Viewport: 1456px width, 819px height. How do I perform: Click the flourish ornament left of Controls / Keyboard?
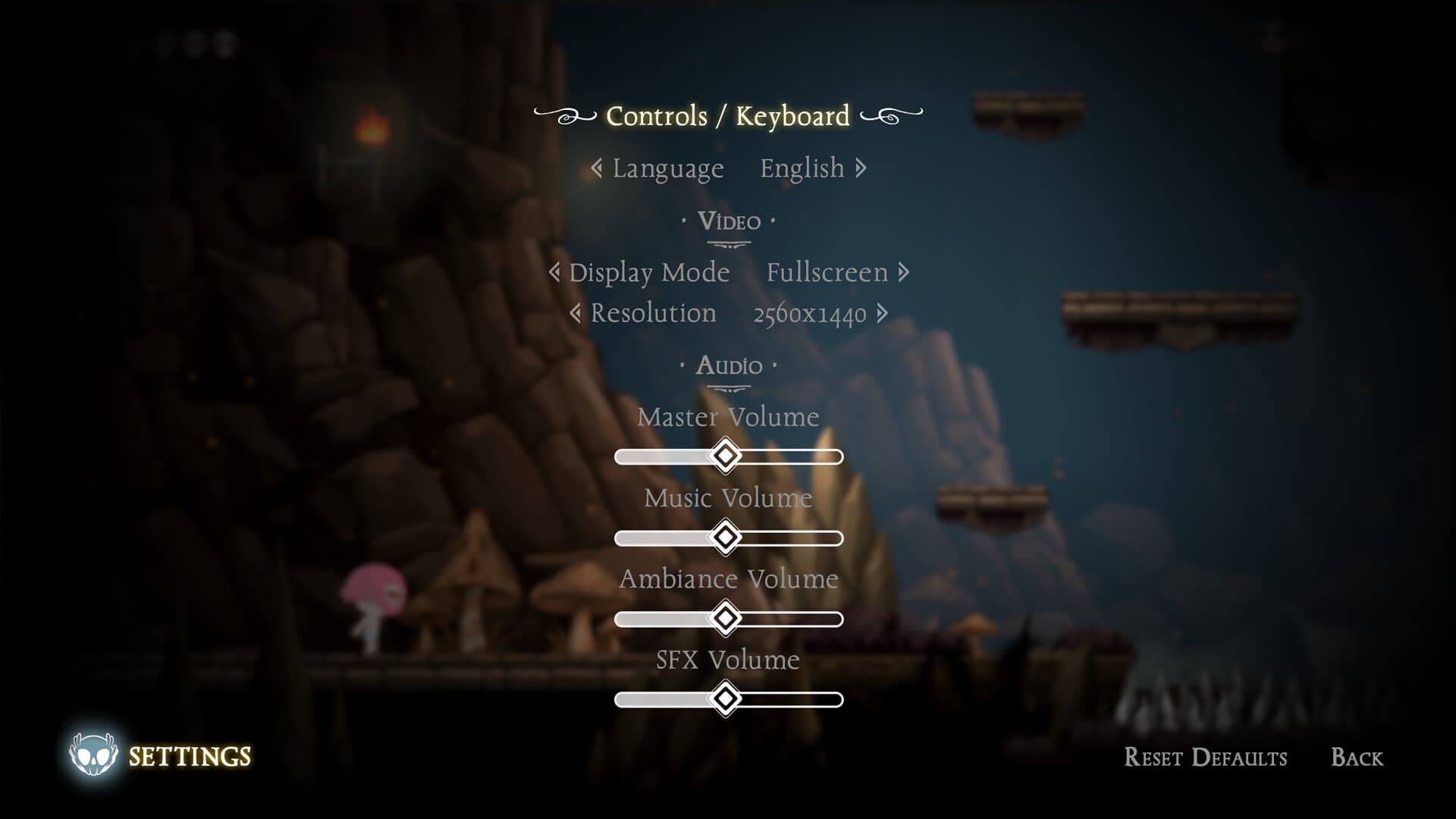tap(565, 116)
